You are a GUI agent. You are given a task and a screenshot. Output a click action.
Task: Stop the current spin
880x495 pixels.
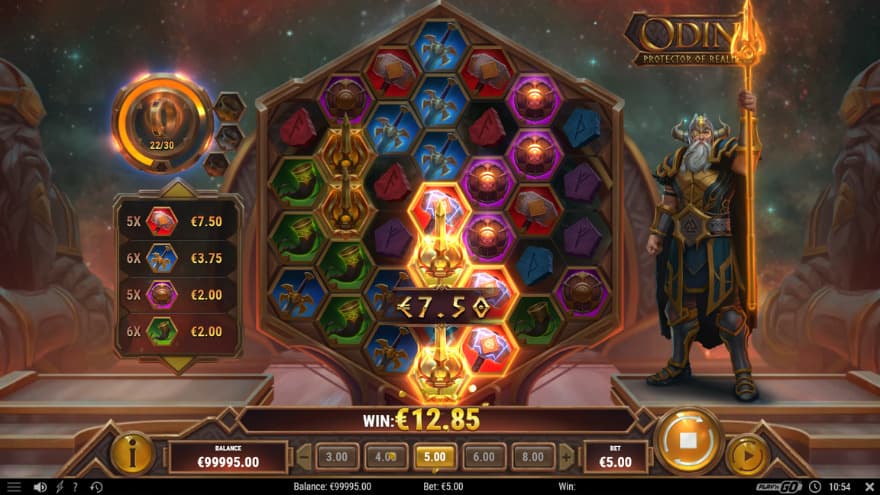click(688, 440)
